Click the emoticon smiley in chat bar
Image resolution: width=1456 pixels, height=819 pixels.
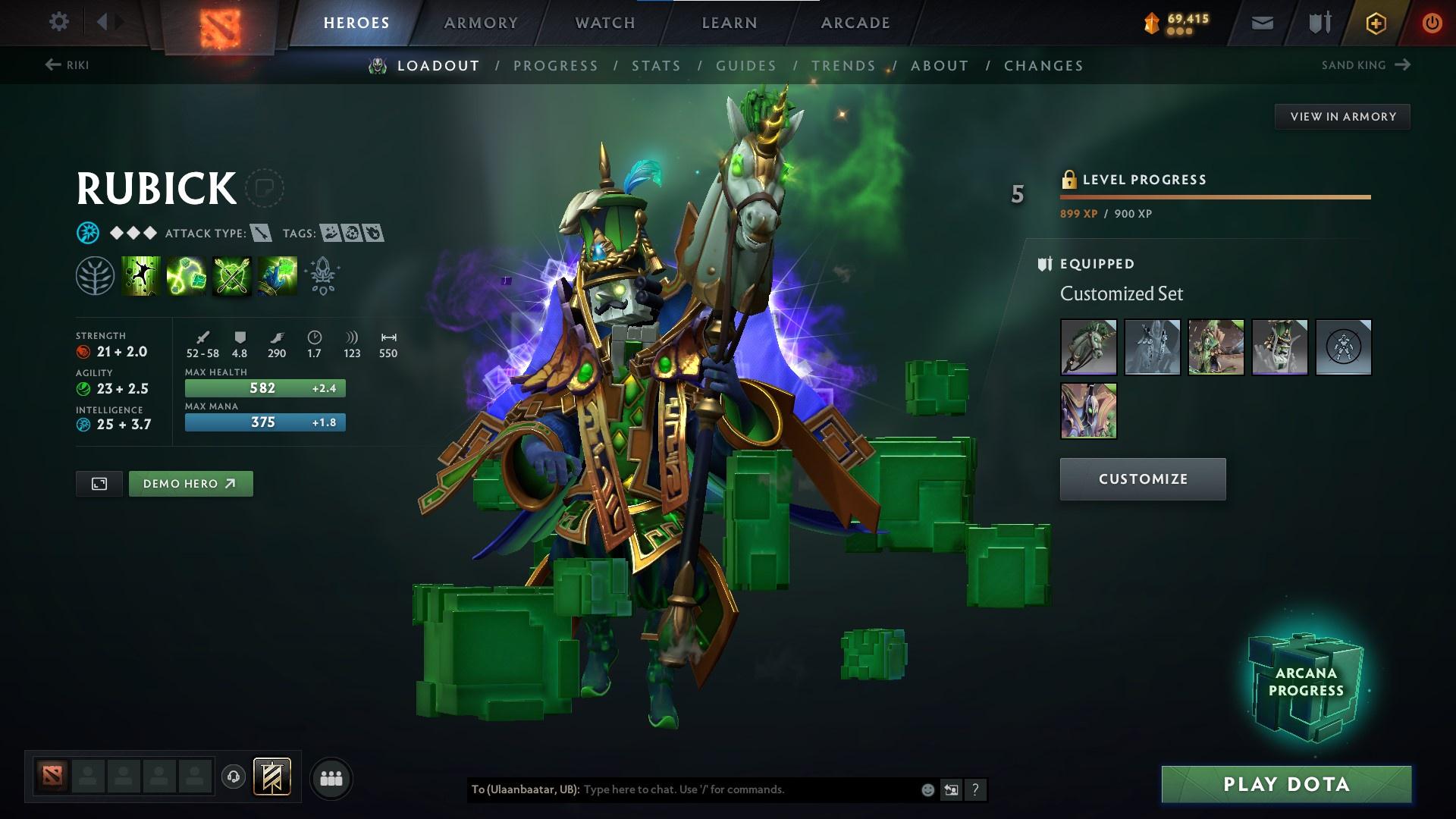point(927,789)
